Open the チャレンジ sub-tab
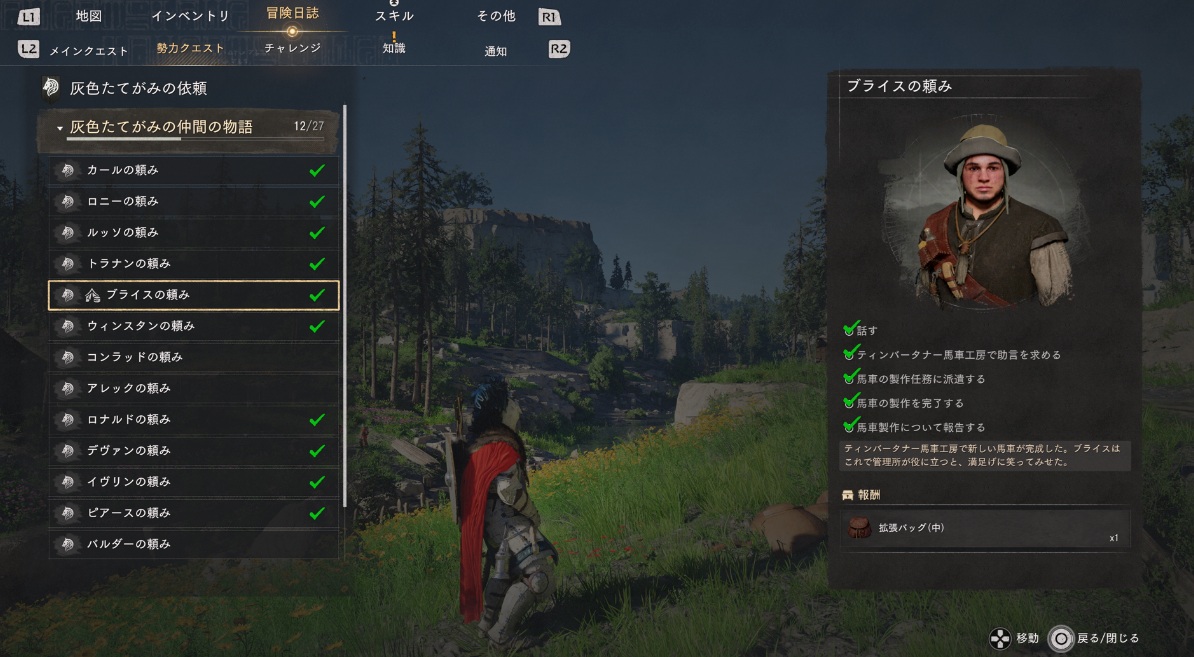Viewport: 1194px width, 657px height. 292,47
